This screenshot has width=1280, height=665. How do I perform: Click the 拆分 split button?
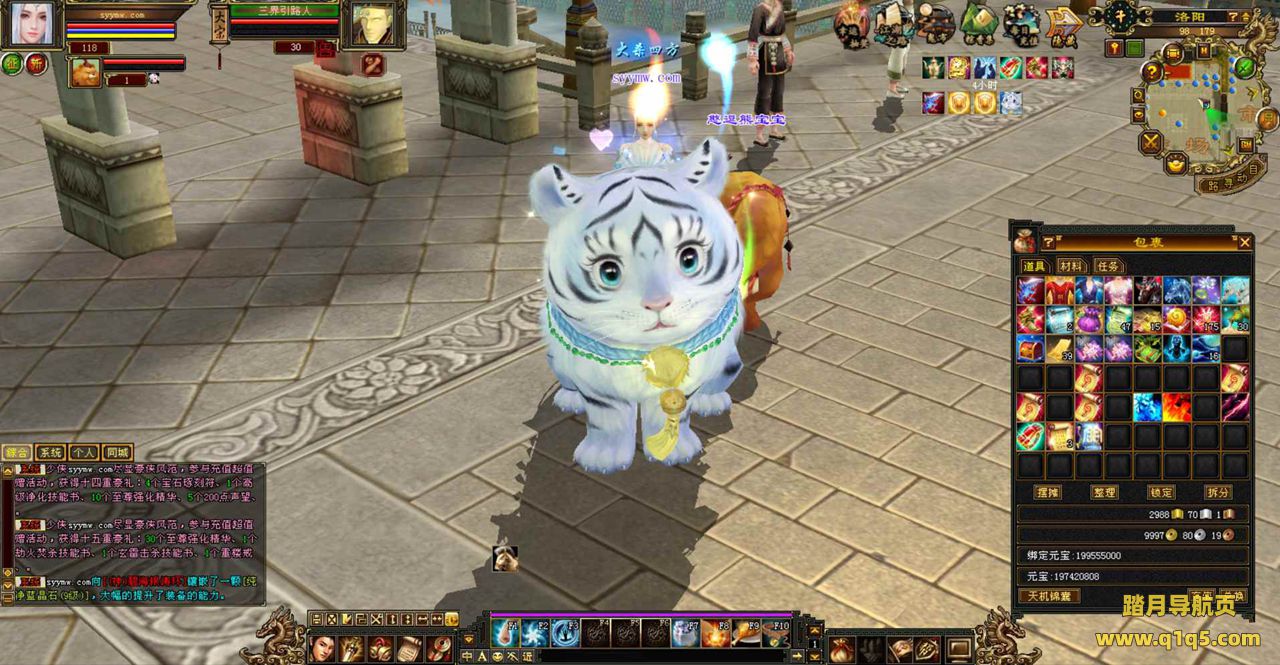(1218, 493)
